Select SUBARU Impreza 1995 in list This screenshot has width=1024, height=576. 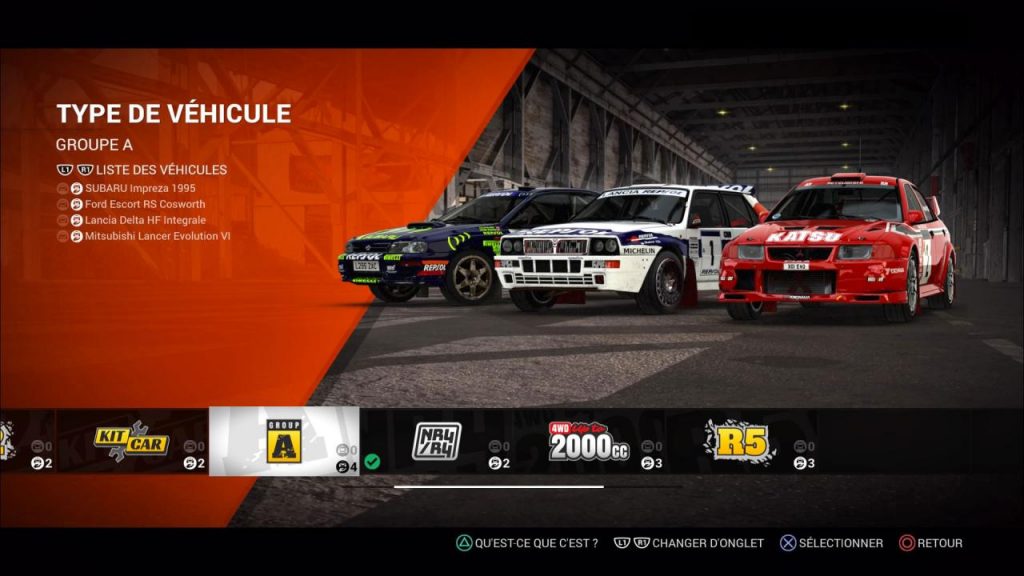click(140, 188)
